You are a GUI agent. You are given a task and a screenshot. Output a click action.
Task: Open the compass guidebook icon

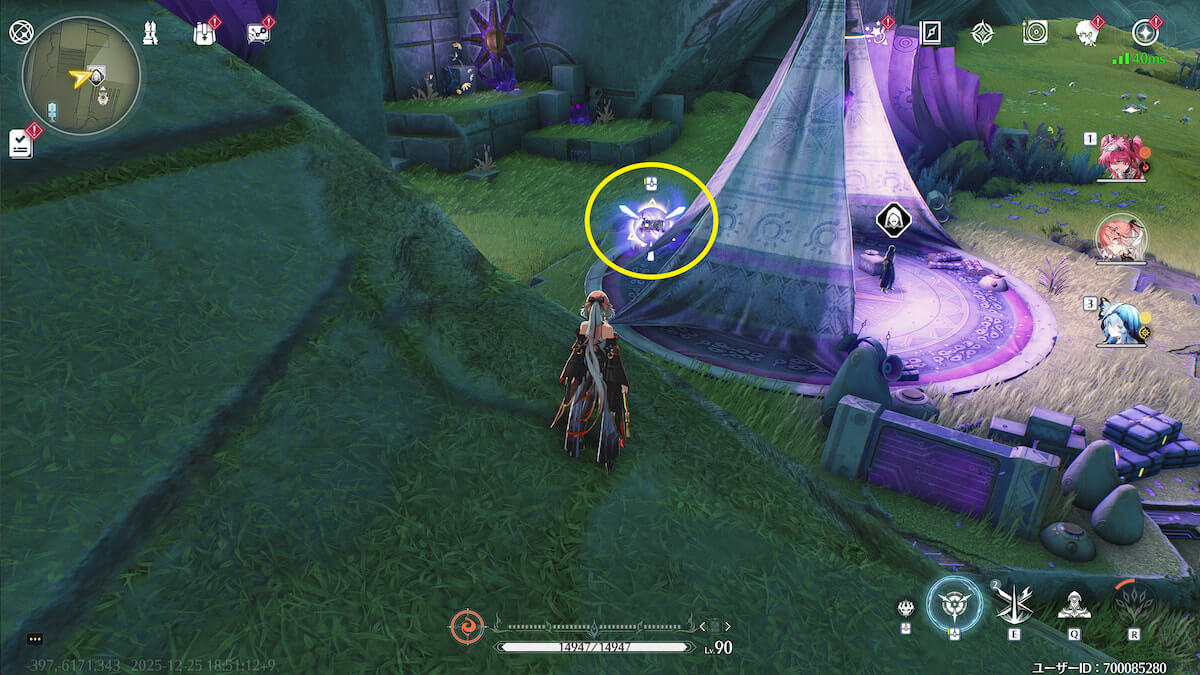pyautogui.click(x=932, y=33)
